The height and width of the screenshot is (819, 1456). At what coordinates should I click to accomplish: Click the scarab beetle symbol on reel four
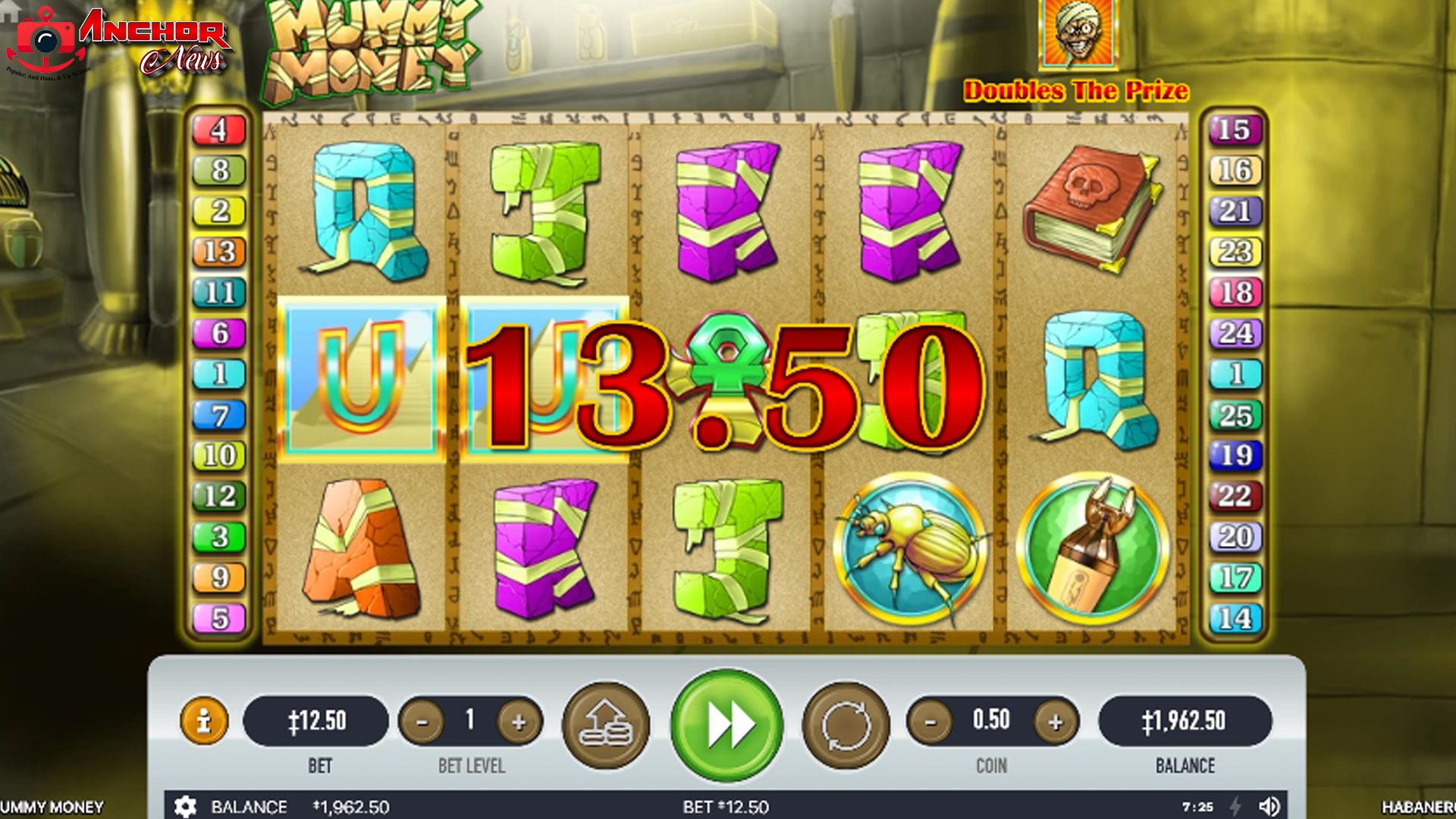point(910,548)
